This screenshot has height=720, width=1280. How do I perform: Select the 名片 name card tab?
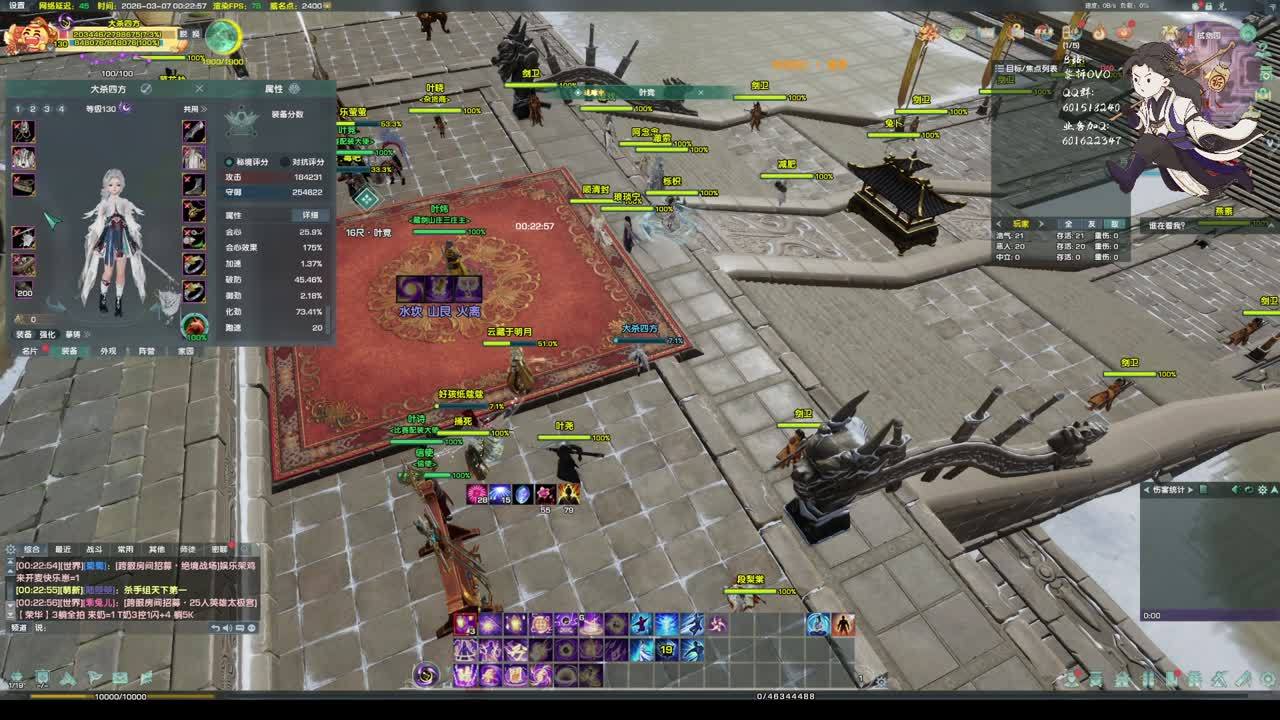pos(30,351)
